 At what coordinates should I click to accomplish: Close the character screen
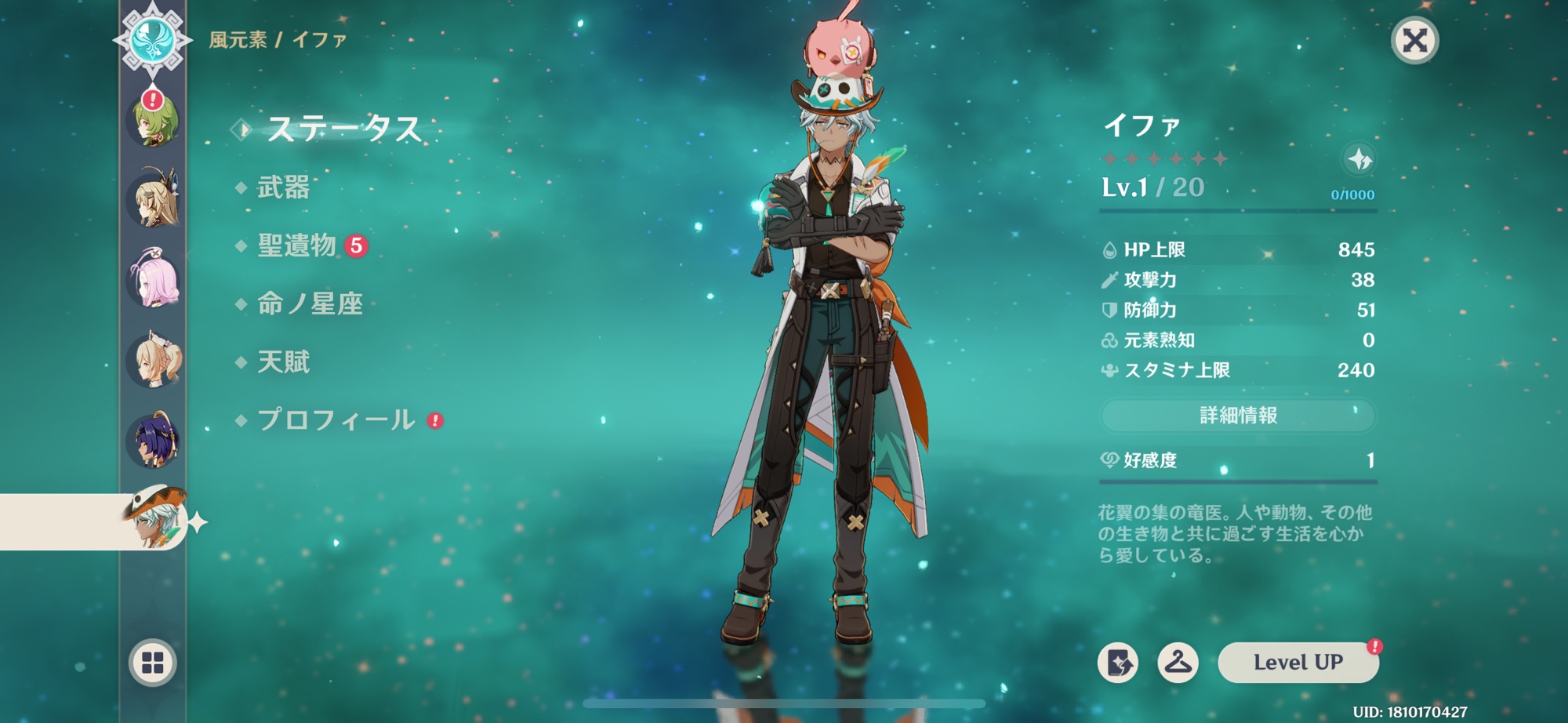1414,40
